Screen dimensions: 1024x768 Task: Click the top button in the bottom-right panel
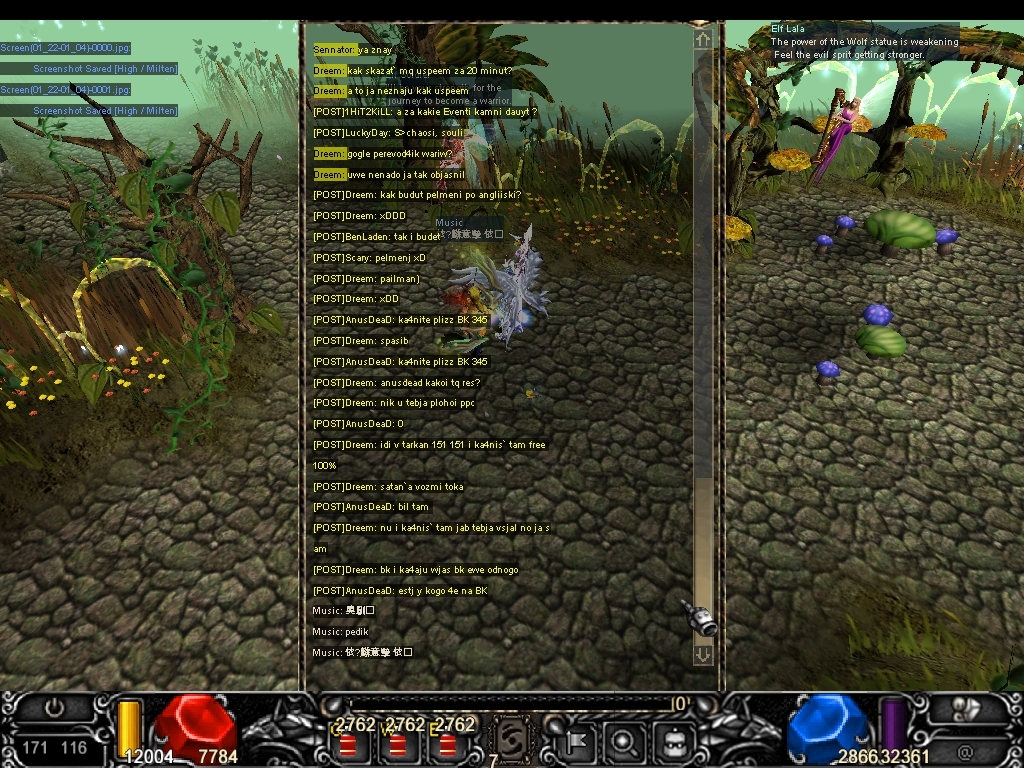point(967,708)
